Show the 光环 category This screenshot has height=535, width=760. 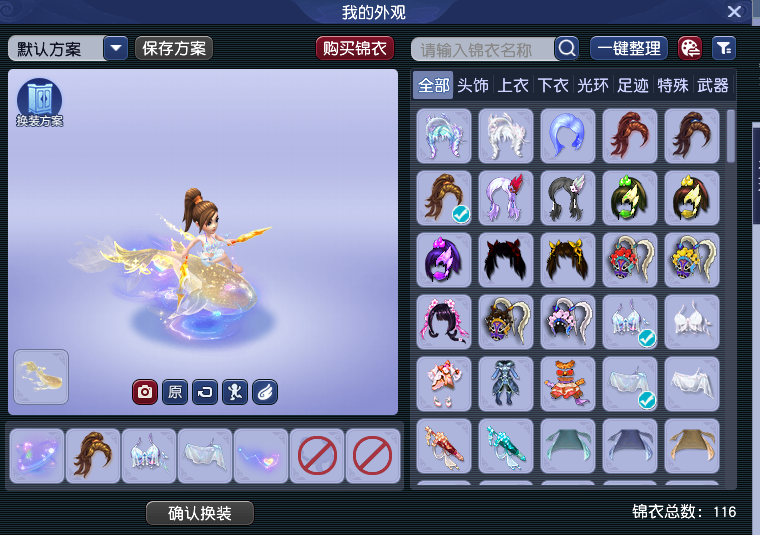[593, 86]
